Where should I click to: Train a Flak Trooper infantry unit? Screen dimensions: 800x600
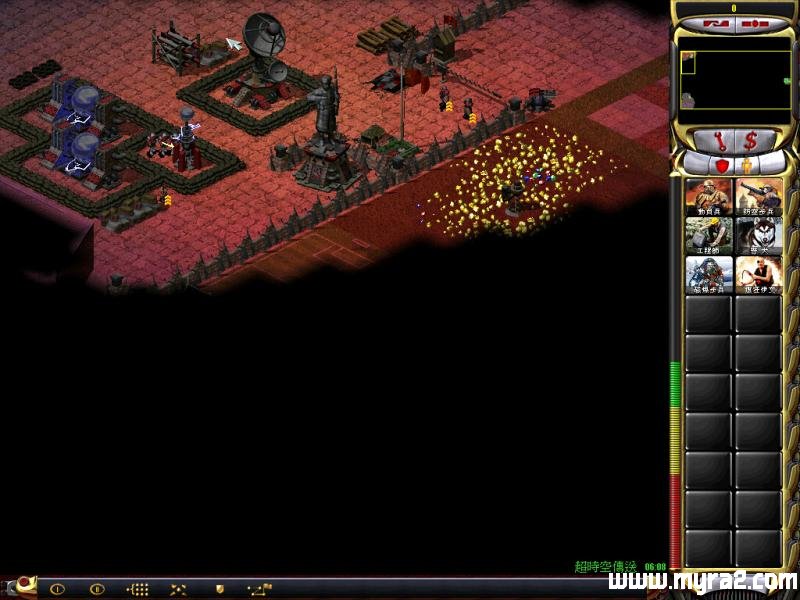758,196
